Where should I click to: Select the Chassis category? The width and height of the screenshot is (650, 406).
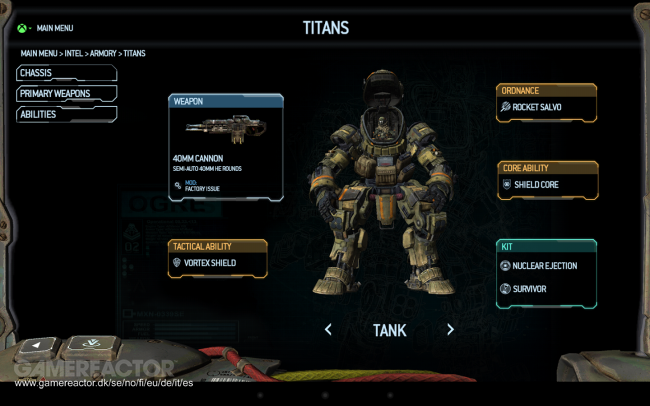pos(66,73)
